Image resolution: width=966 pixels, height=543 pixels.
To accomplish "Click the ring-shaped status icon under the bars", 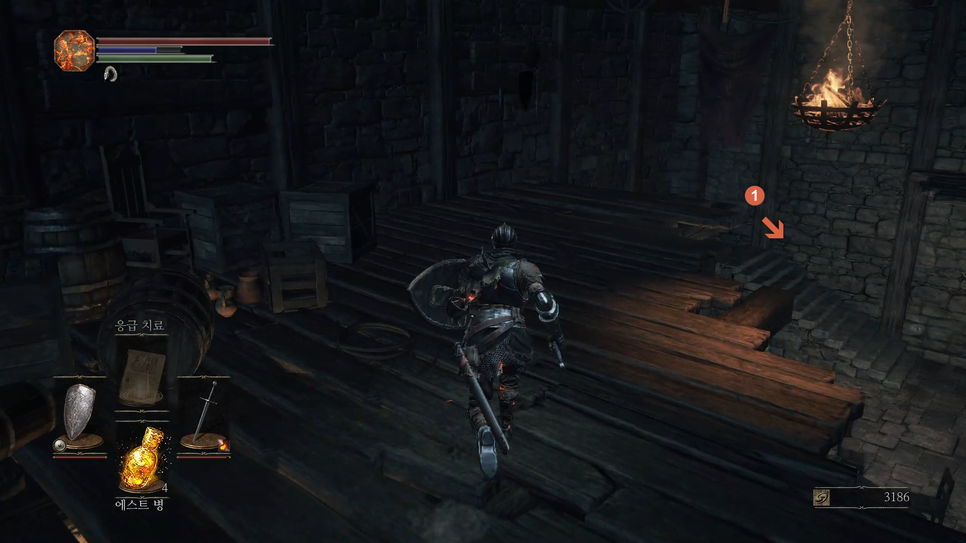I will tap(110, 74).
